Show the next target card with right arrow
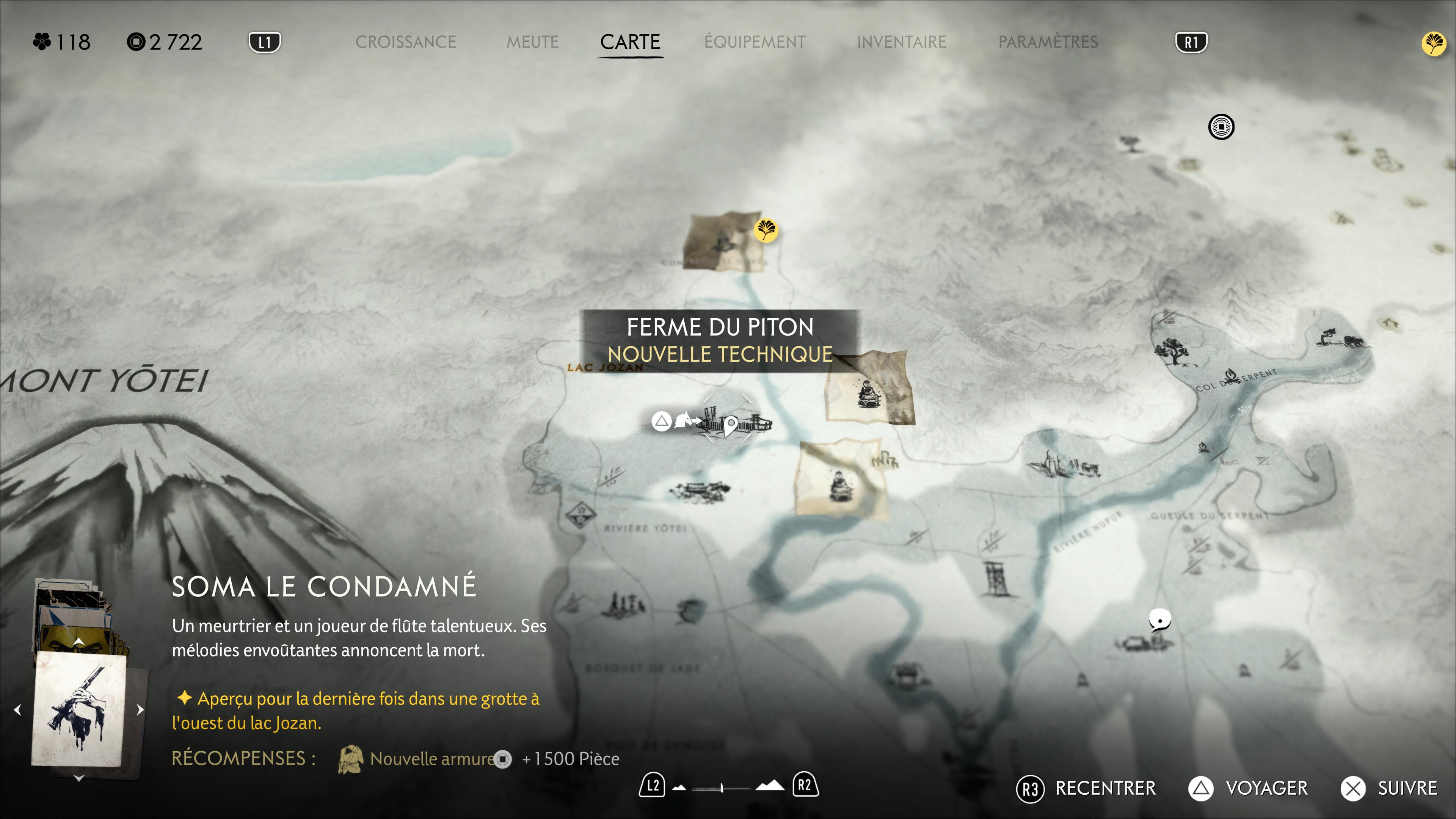Image resolution: width=1456 pixels, height=819 pixels. tap(140, 709)
